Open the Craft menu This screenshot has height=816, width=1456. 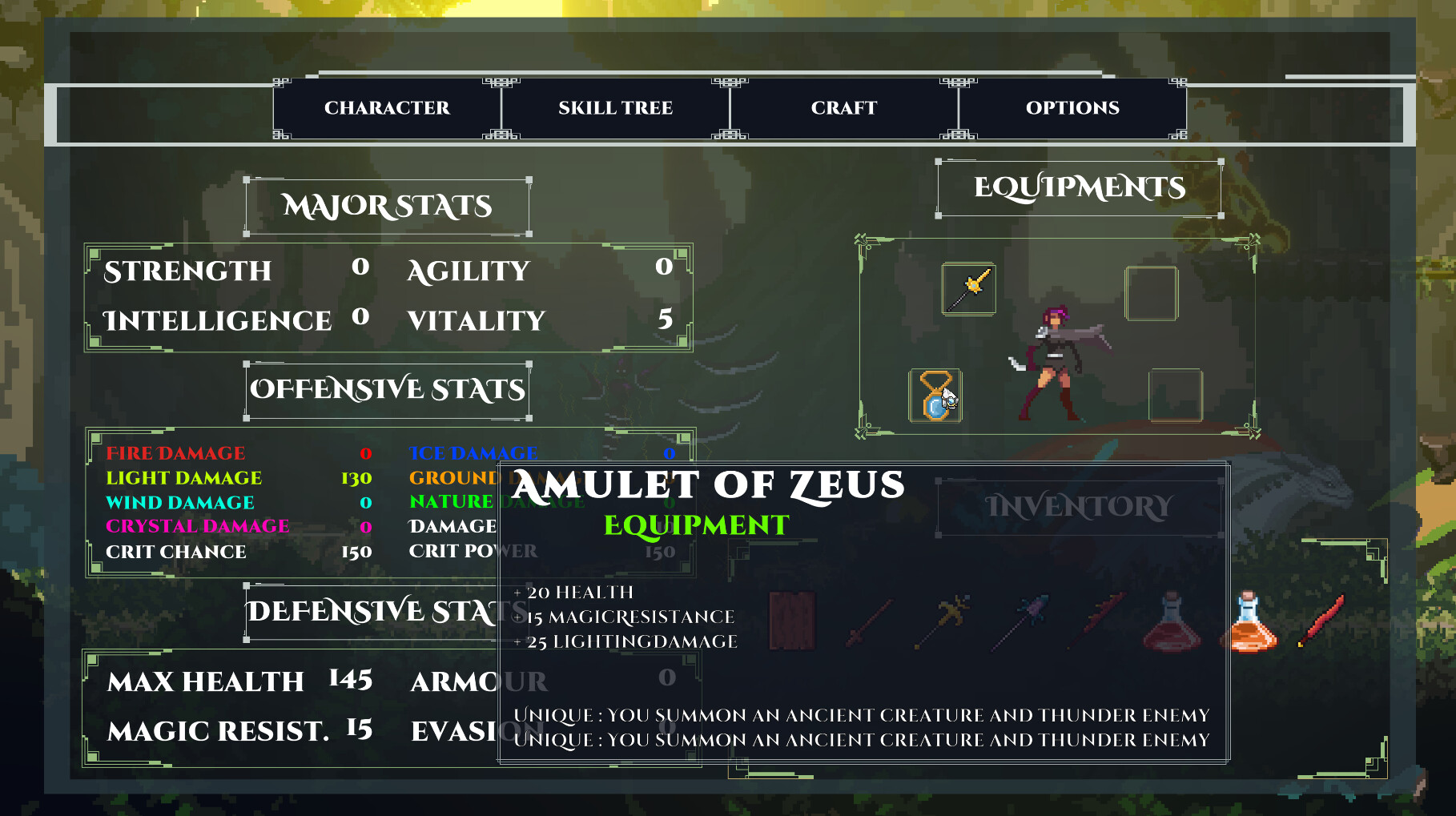(x=845, y=108)
